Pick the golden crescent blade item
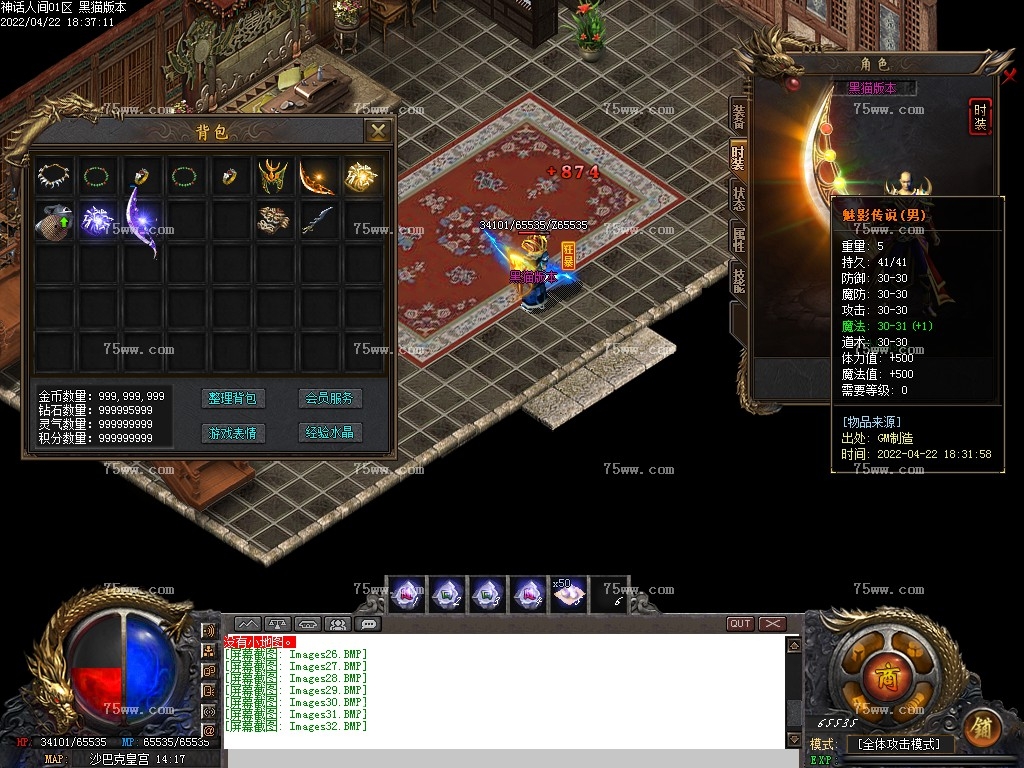Screen dimensions: 1024x768 click(x=317, y=177)
